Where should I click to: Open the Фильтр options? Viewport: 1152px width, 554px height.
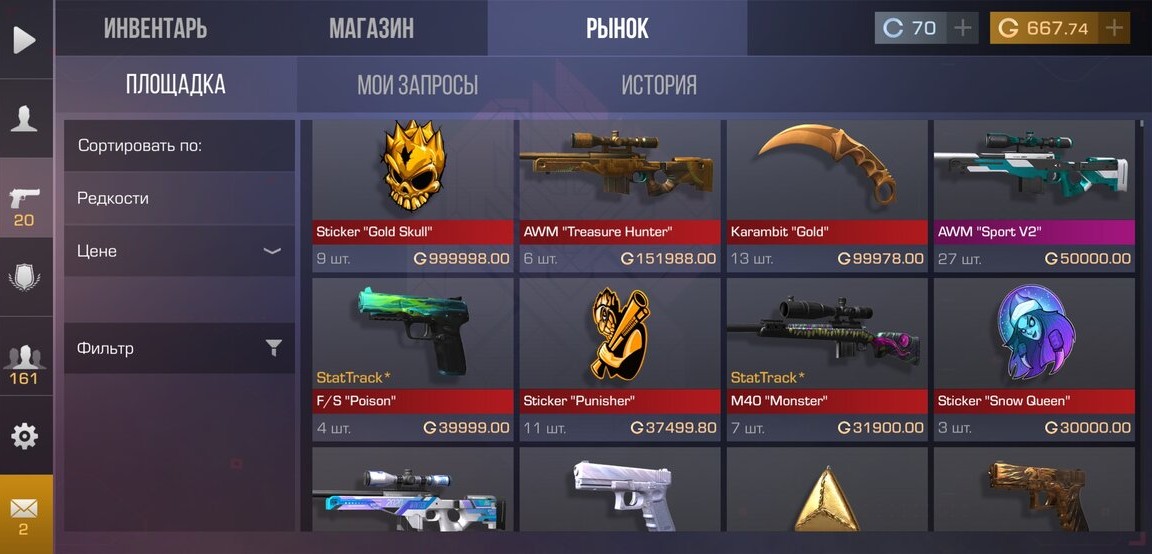coord(179,348)
